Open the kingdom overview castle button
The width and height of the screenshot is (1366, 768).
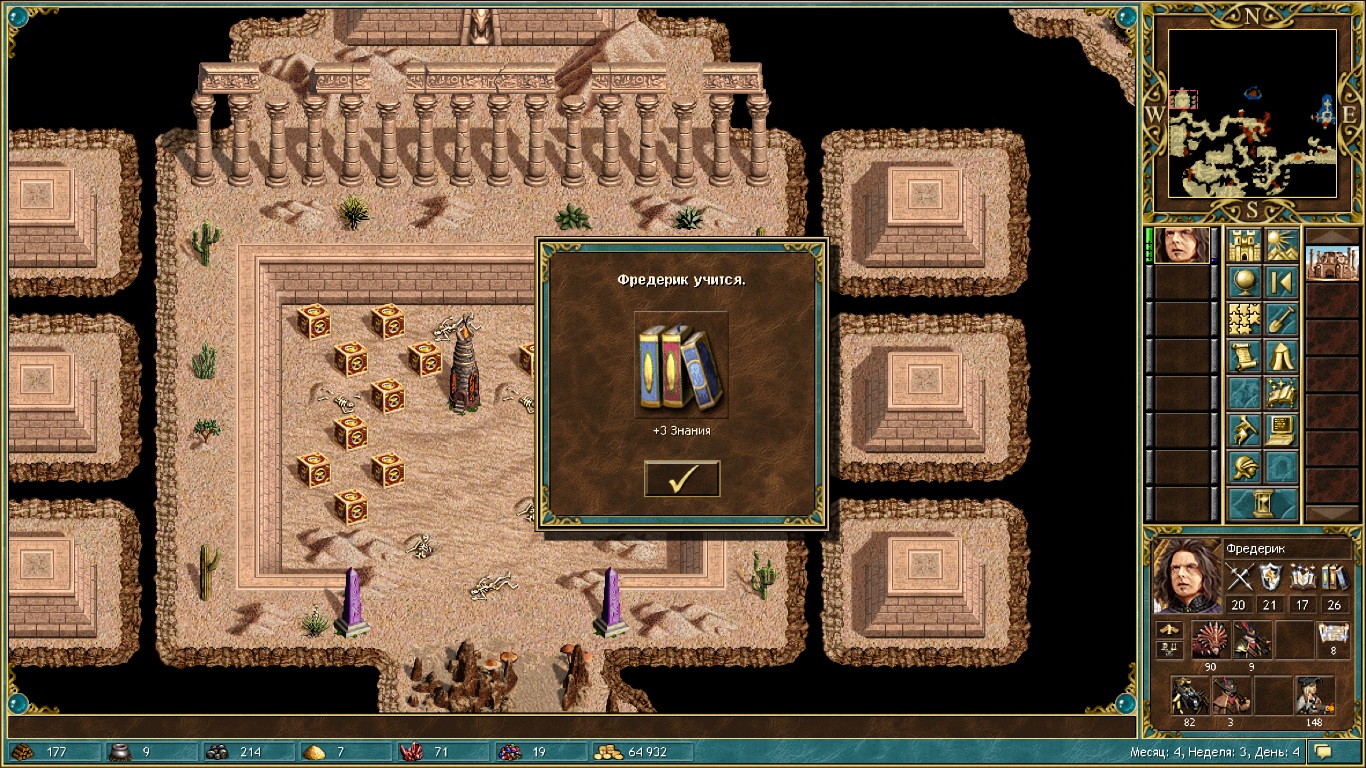1245,246
